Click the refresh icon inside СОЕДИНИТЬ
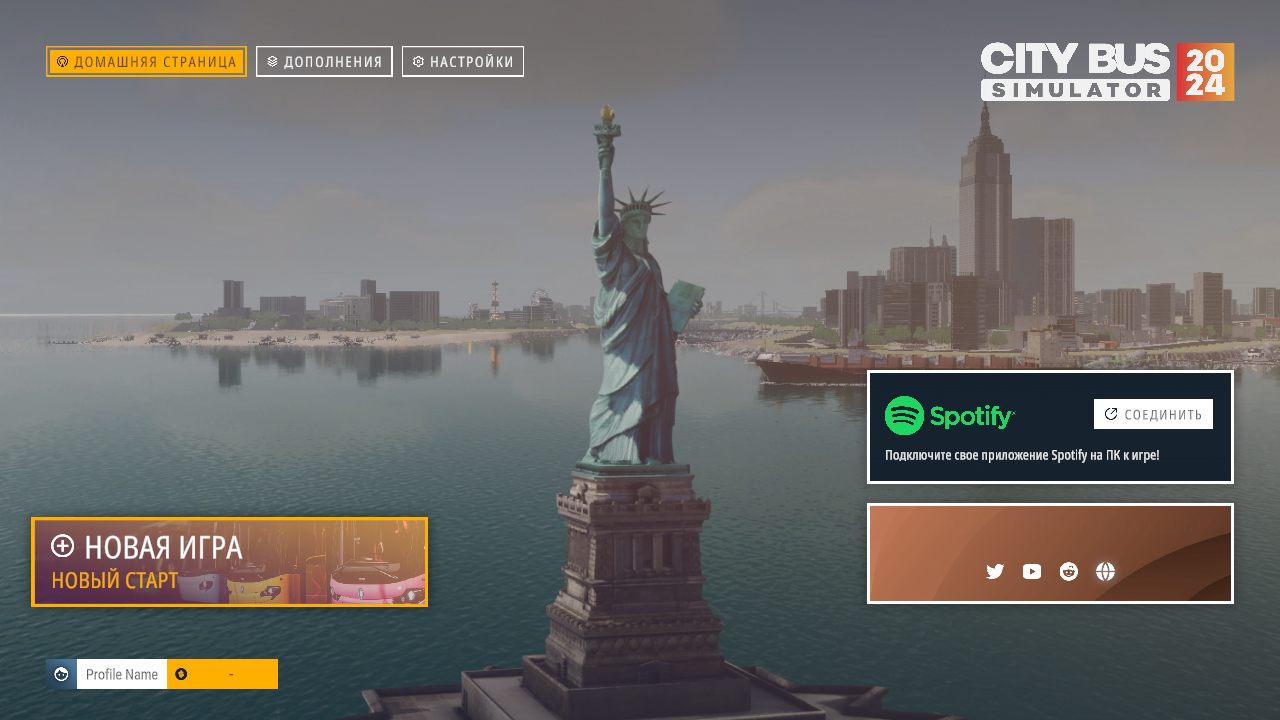 tap(1109, 413)
